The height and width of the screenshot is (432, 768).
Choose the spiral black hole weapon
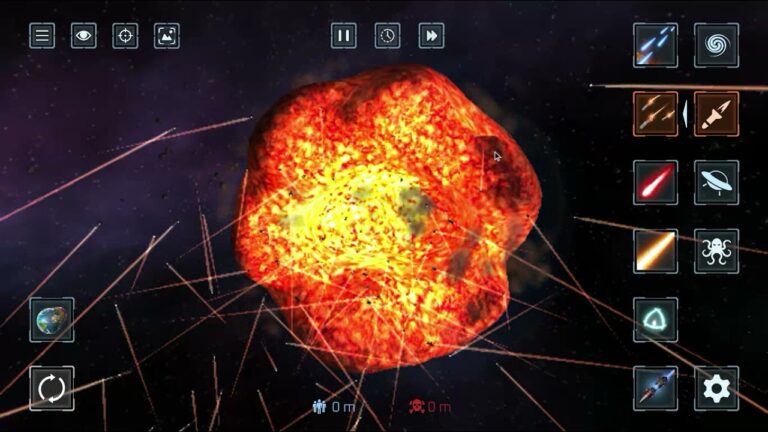[716, 45]
